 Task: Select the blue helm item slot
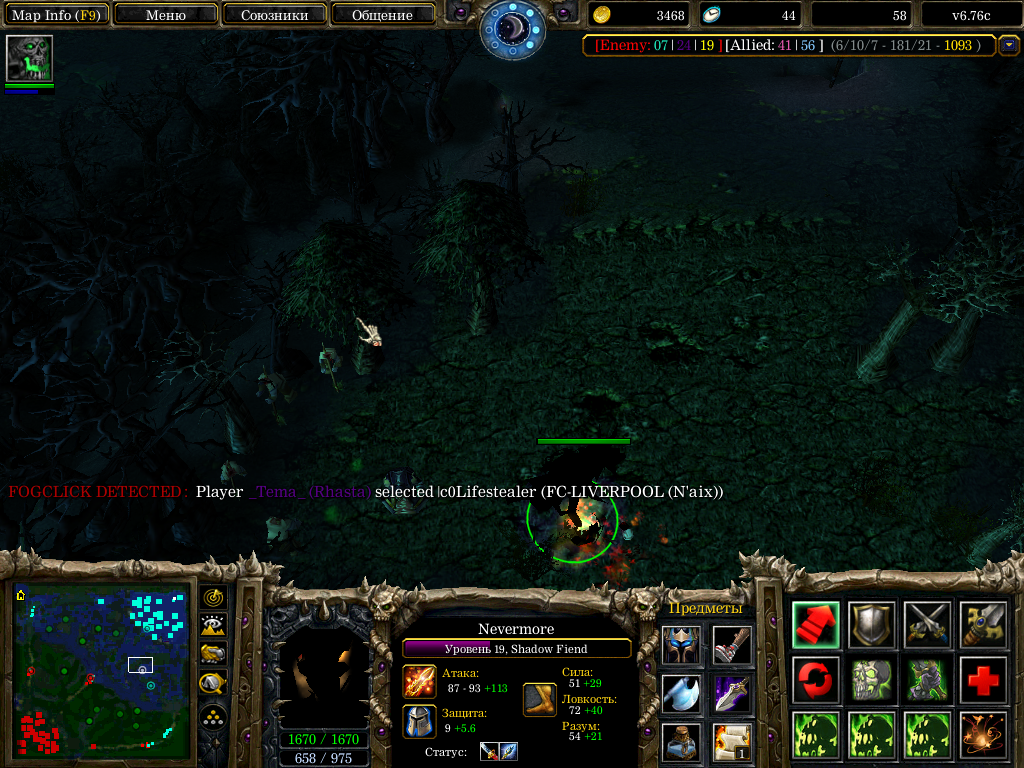(681, 645)
